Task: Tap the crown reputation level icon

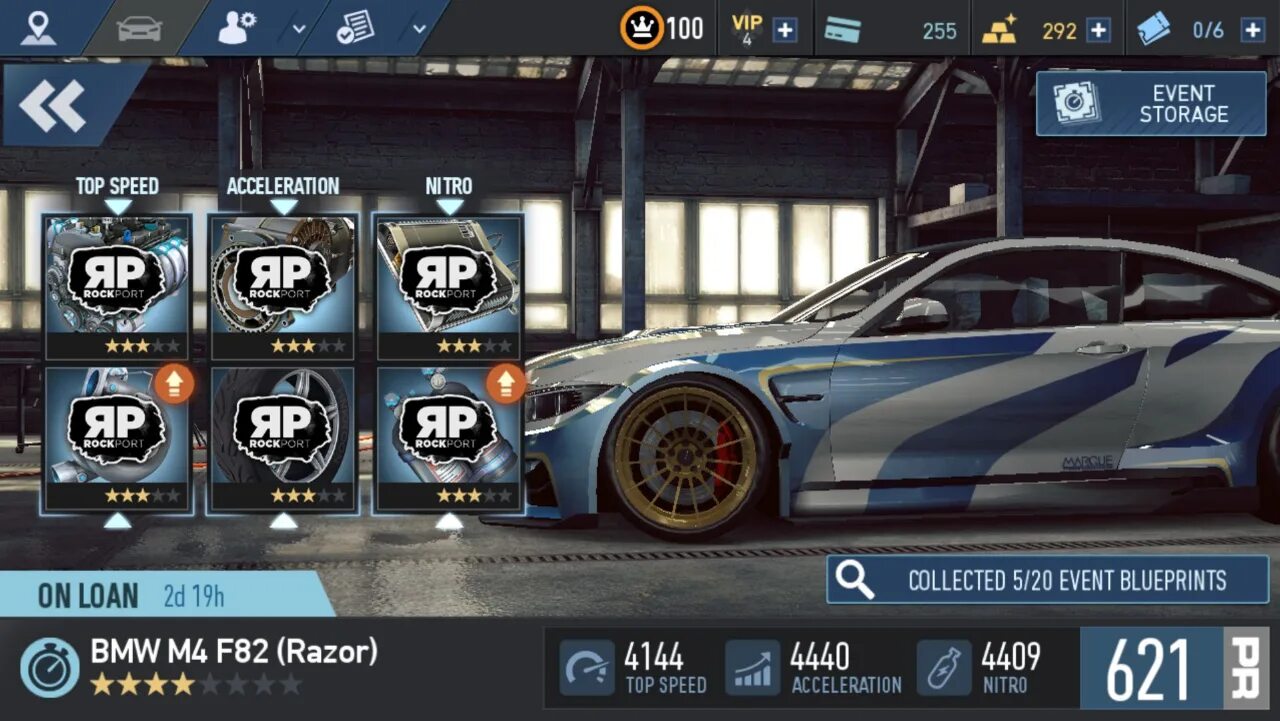Action: coord(641,28)
